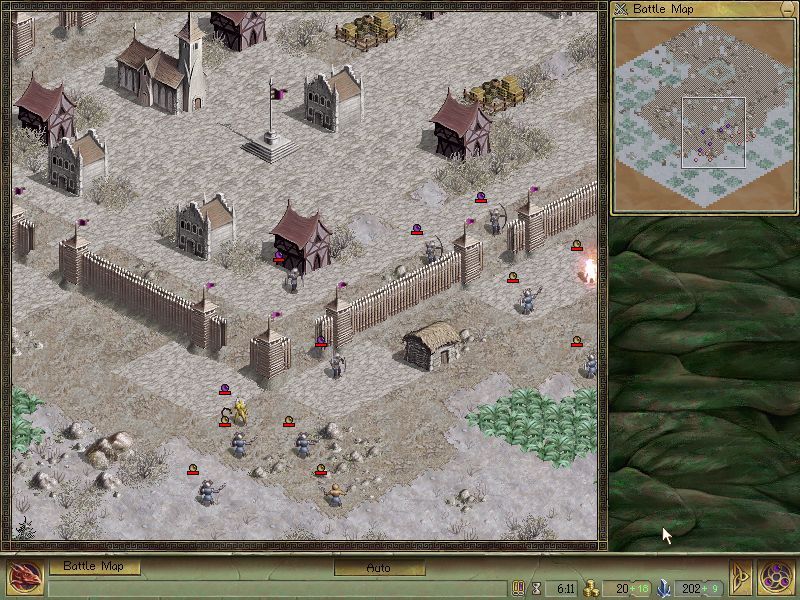Image resolution: width=800 pixels, height=600 pixels.
Task: Click the hourglass icon in bottom bar
Action: [536, 588]
